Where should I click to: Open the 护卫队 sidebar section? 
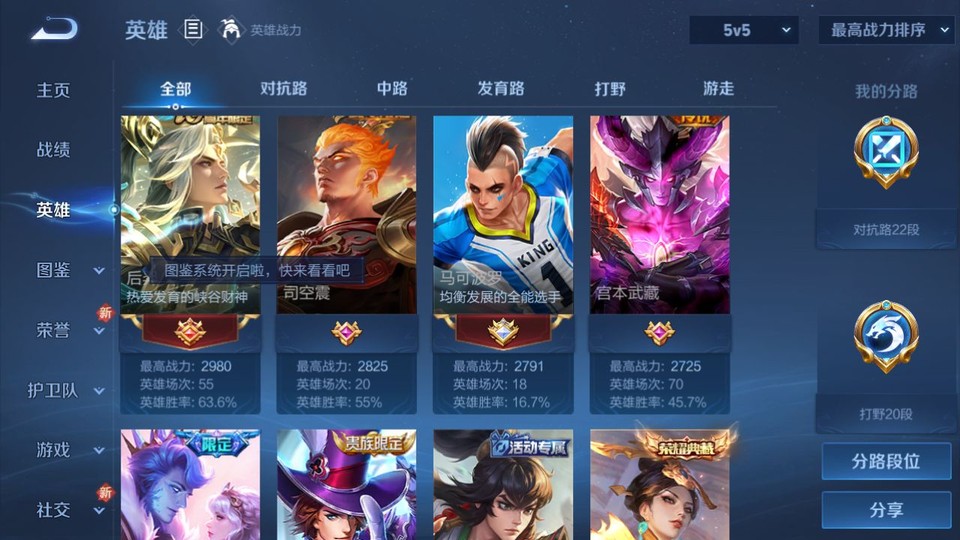(x=66, y=390)
